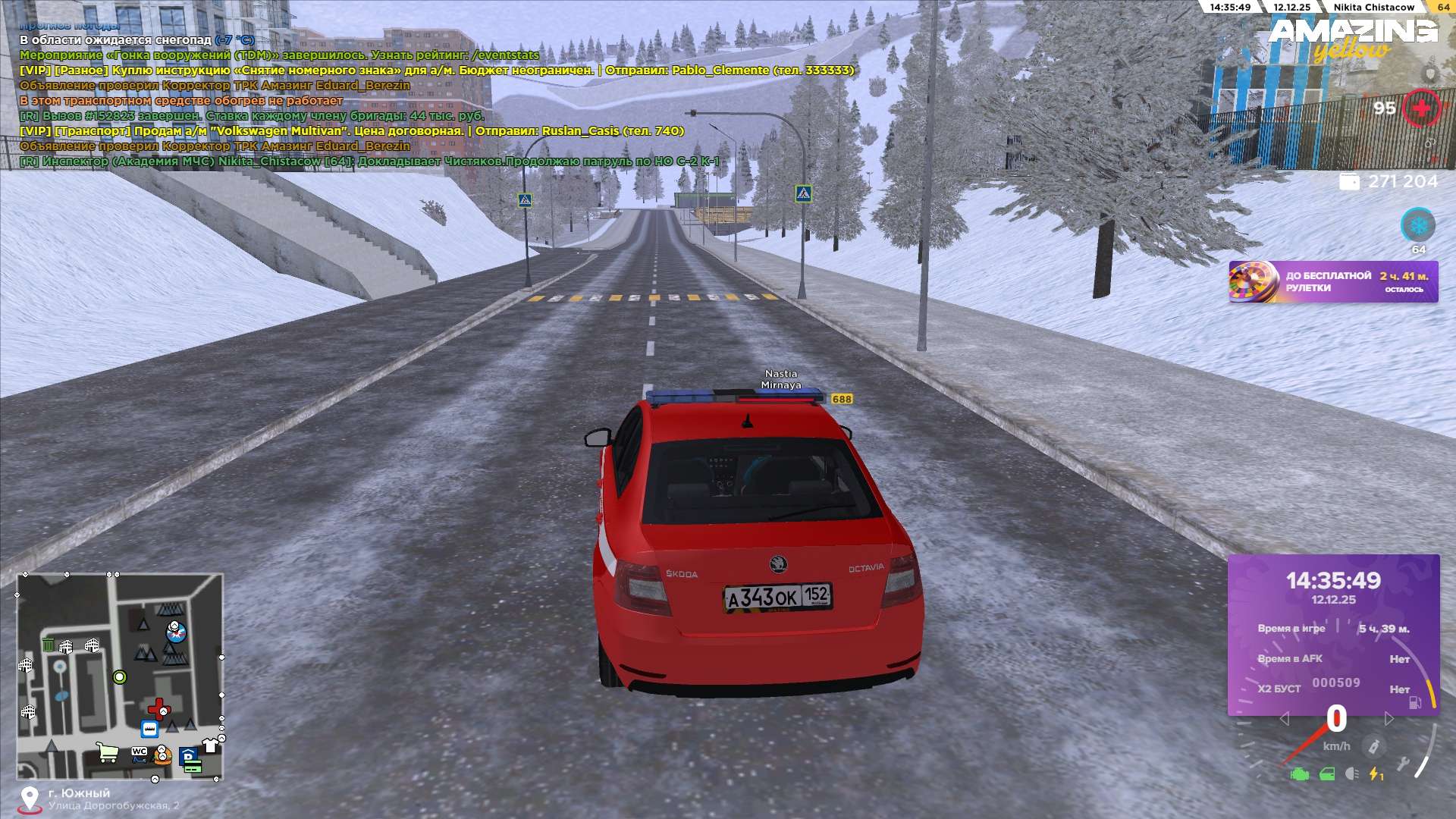Select the blue bus stop marker on minimap
This screenshot has width=1456, height=819.
[149, 730]
